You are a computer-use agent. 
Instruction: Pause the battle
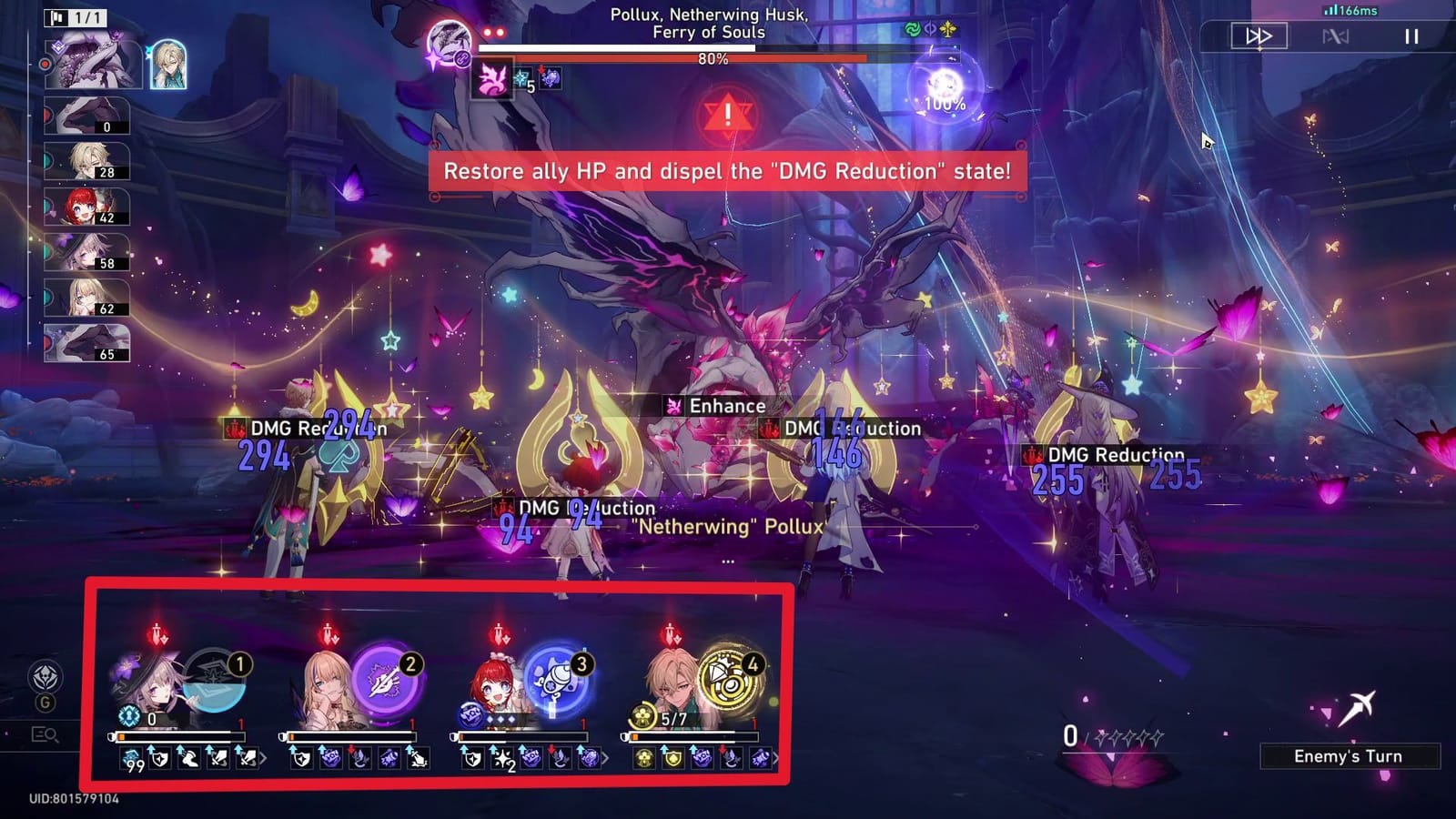[x=1411, y=36]
